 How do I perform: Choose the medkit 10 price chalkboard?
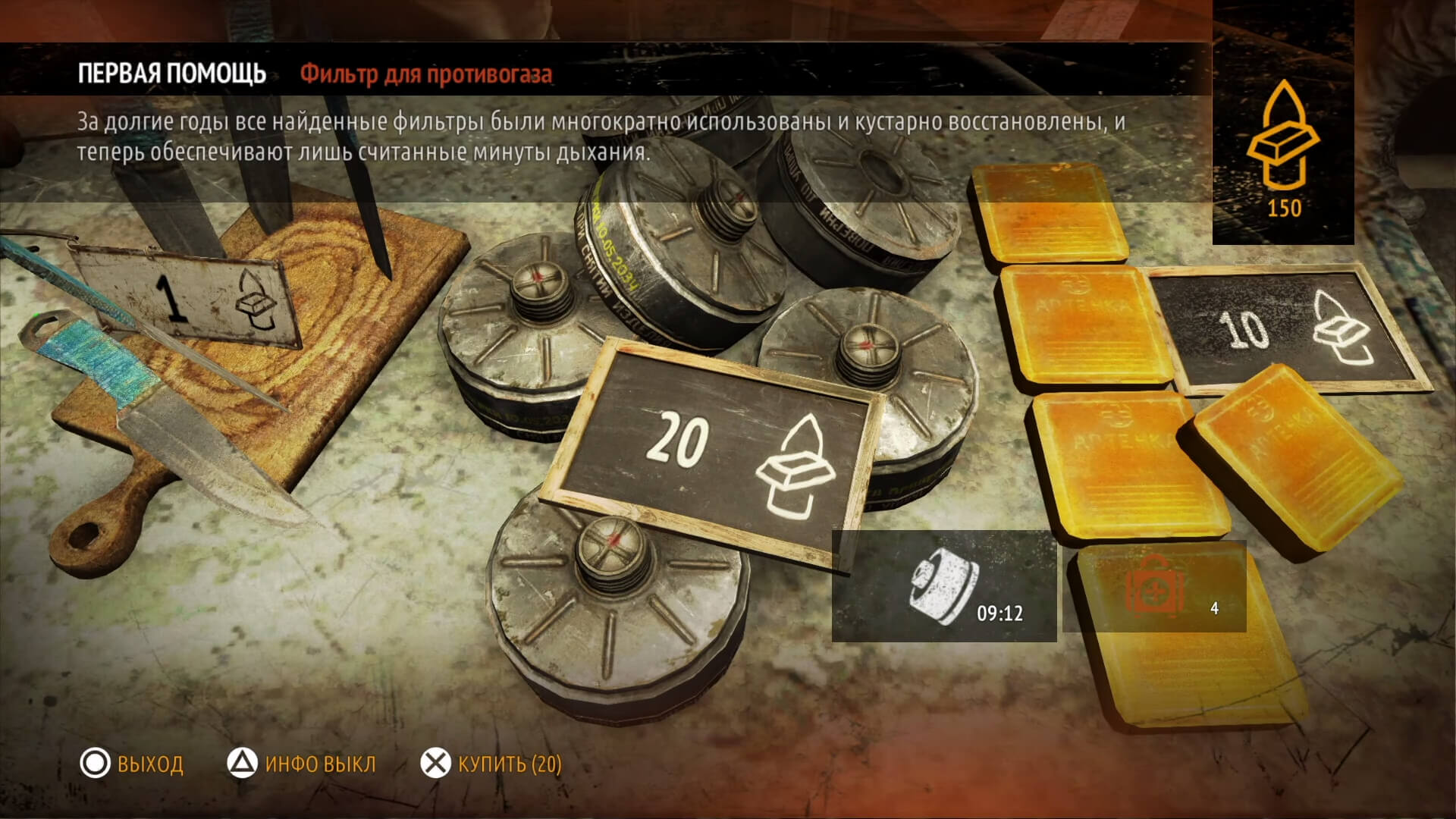point(1289,331)
